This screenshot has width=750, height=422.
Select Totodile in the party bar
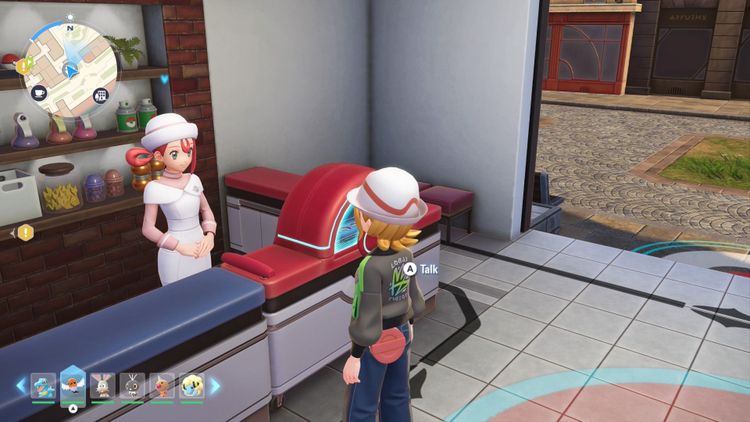42,385
